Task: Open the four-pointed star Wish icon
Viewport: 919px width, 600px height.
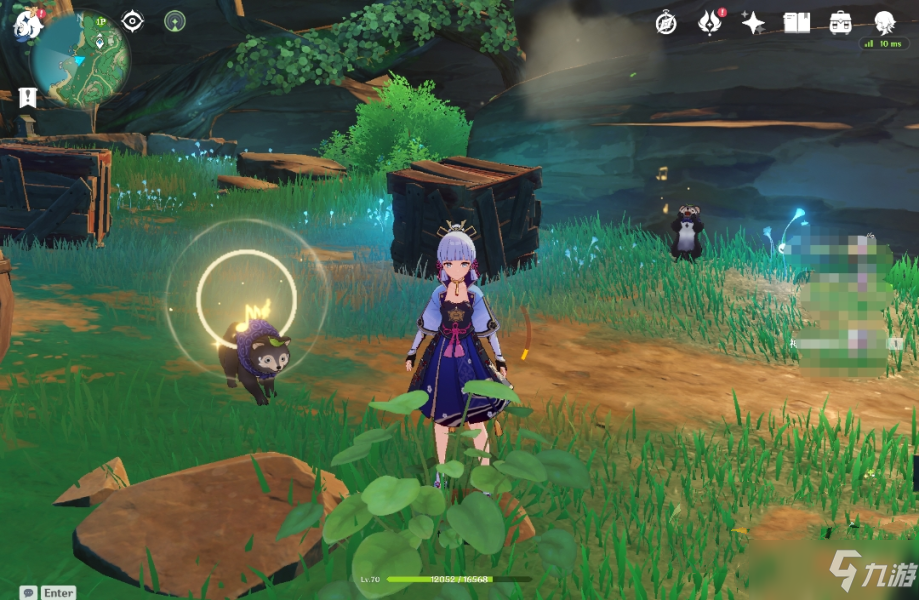Action: (x=753, y=22)
